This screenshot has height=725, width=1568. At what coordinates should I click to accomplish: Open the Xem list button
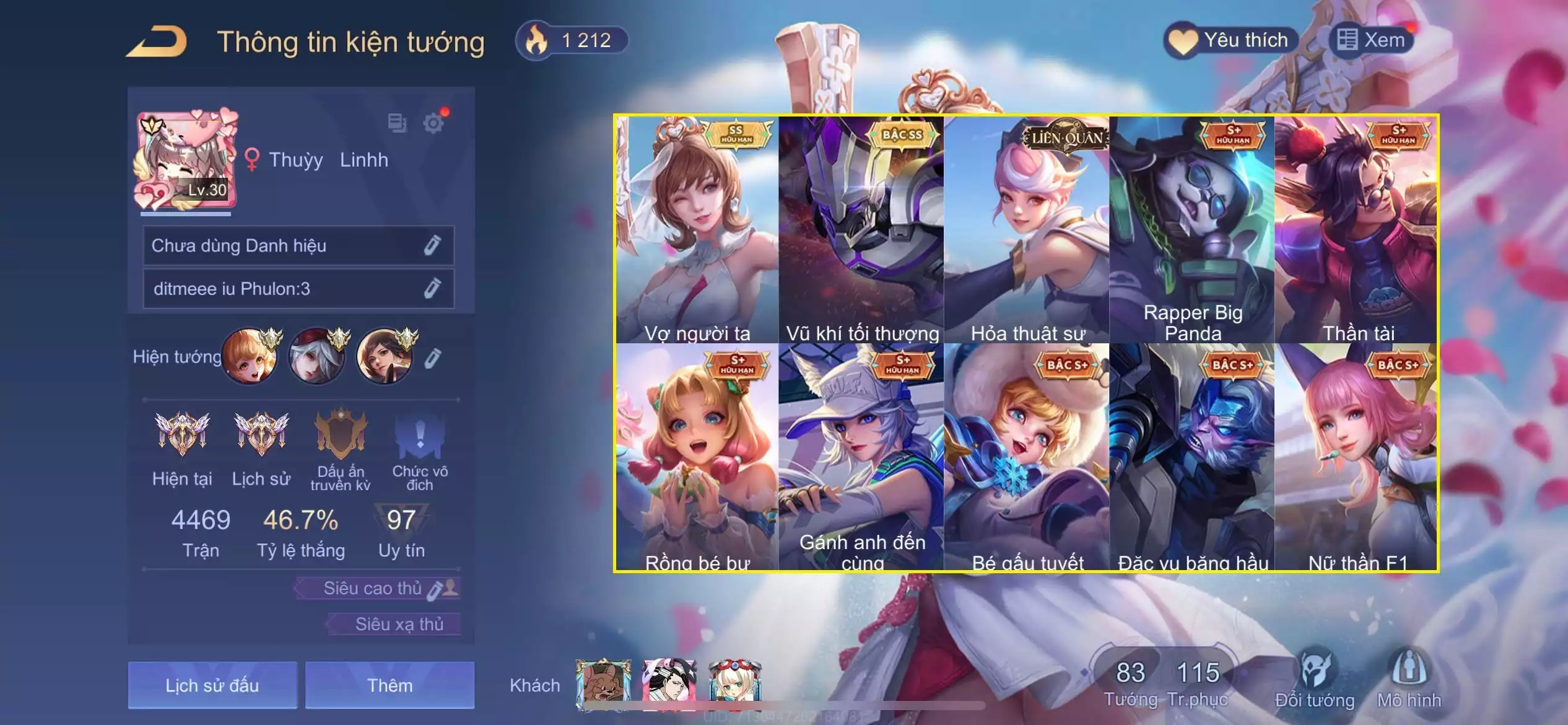tap(1371, 41)
